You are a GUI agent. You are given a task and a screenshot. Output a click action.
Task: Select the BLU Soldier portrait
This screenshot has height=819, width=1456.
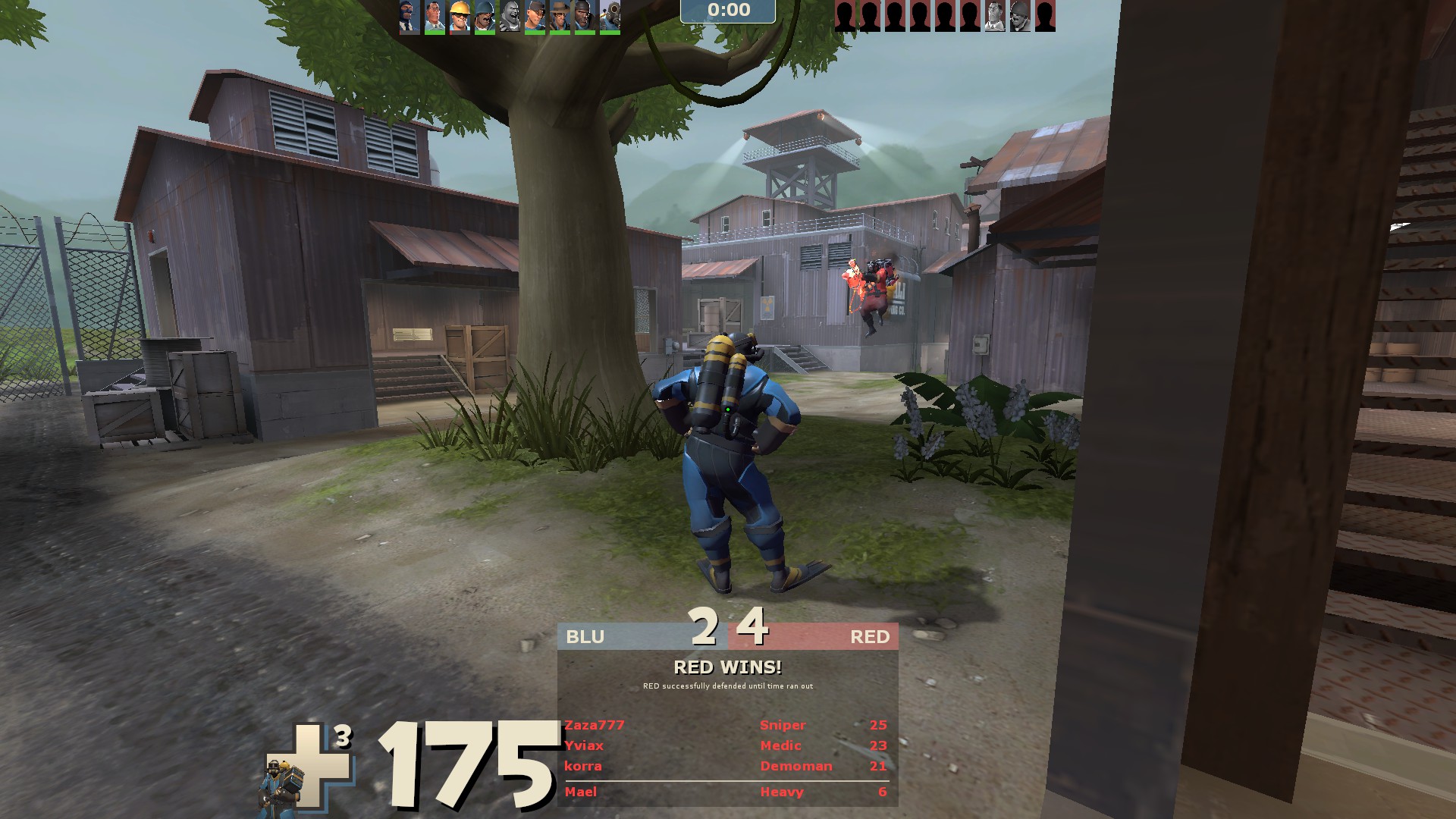[485, 16]
